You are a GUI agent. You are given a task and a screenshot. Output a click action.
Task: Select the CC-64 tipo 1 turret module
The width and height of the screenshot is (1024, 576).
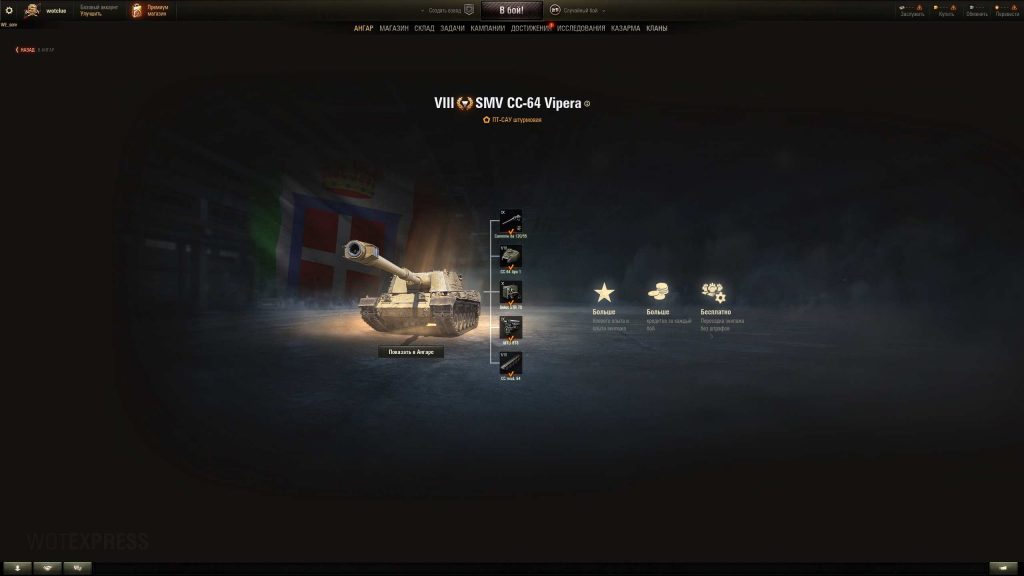[x=511, y=256]
